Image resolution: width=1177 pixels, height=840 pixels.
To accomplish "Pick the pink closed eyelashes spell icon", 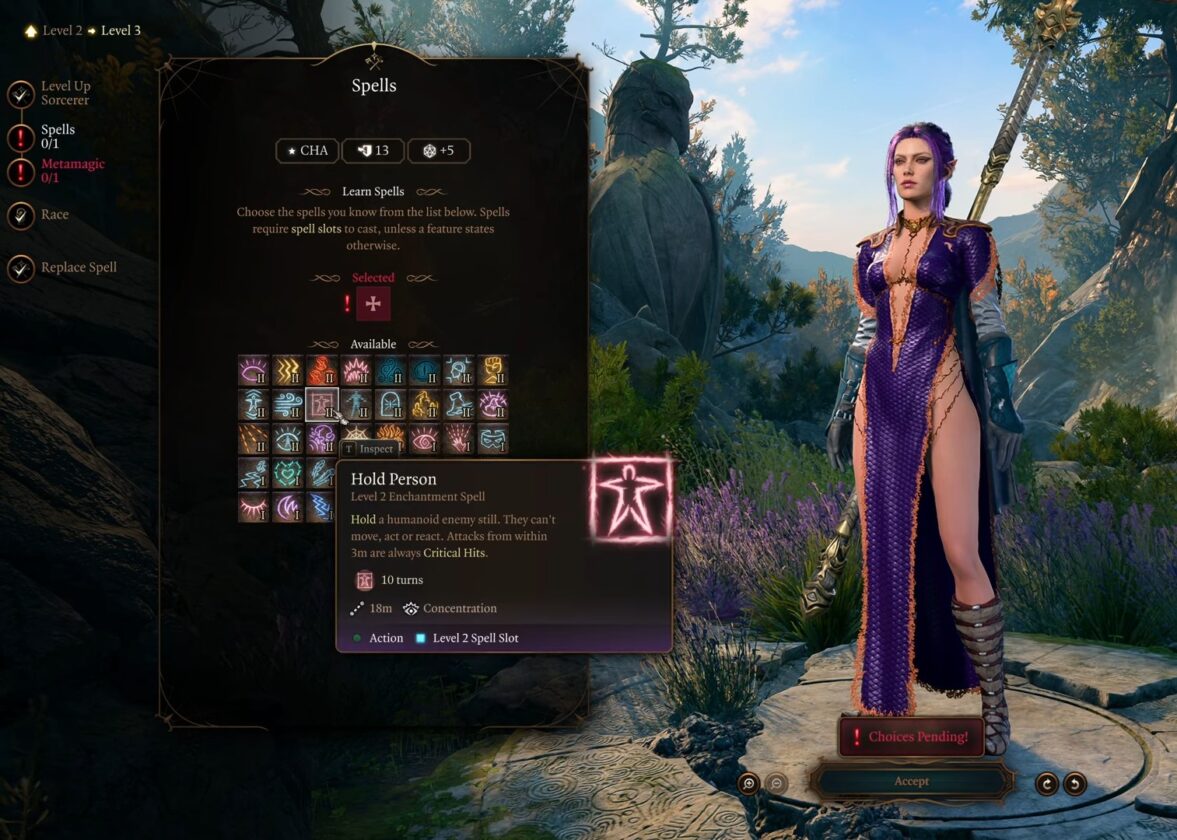I will 253,507.
